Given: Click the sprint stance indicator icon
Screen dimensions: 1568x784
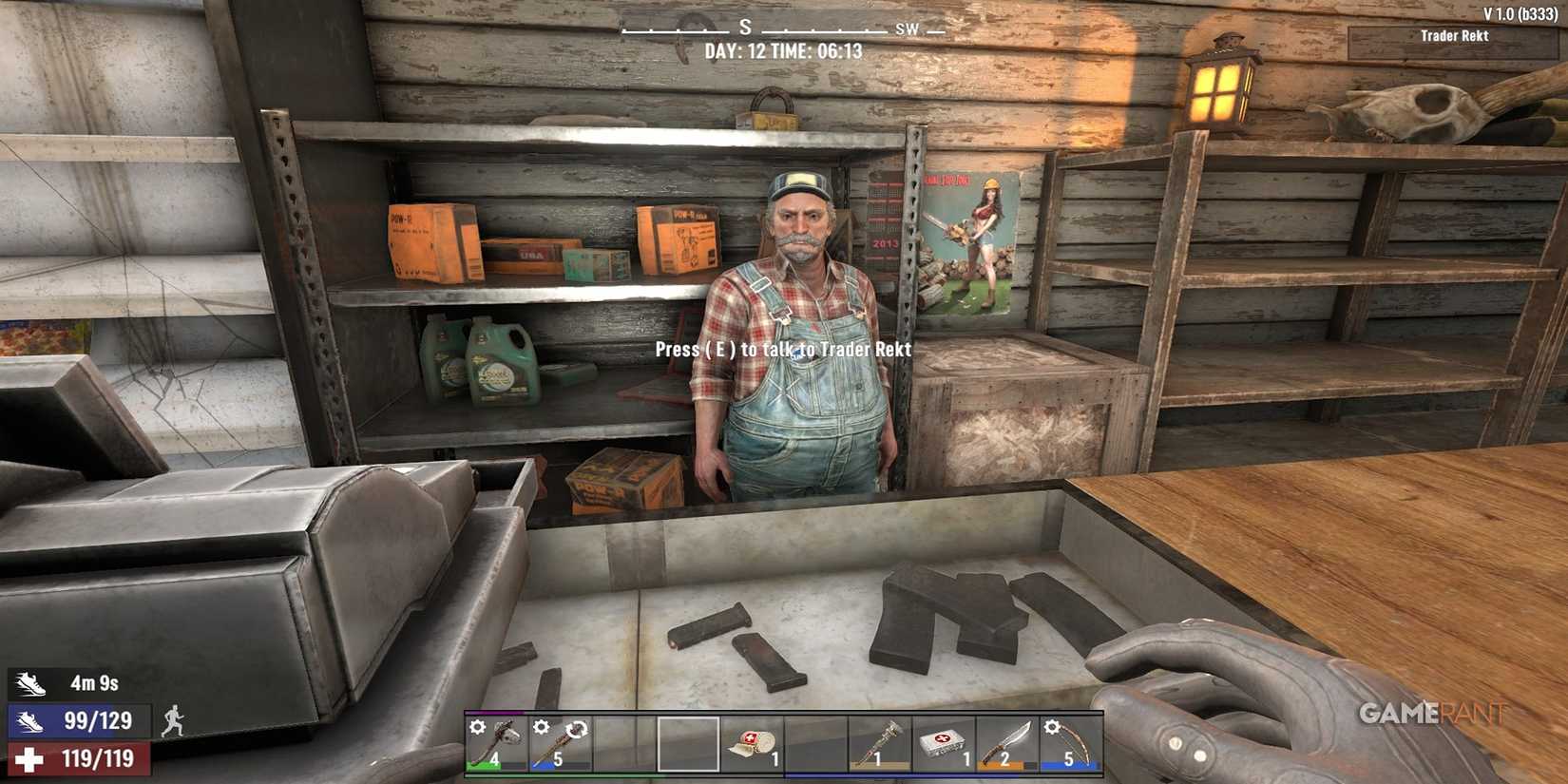Looking at the screenshot, I should [174, 721].
